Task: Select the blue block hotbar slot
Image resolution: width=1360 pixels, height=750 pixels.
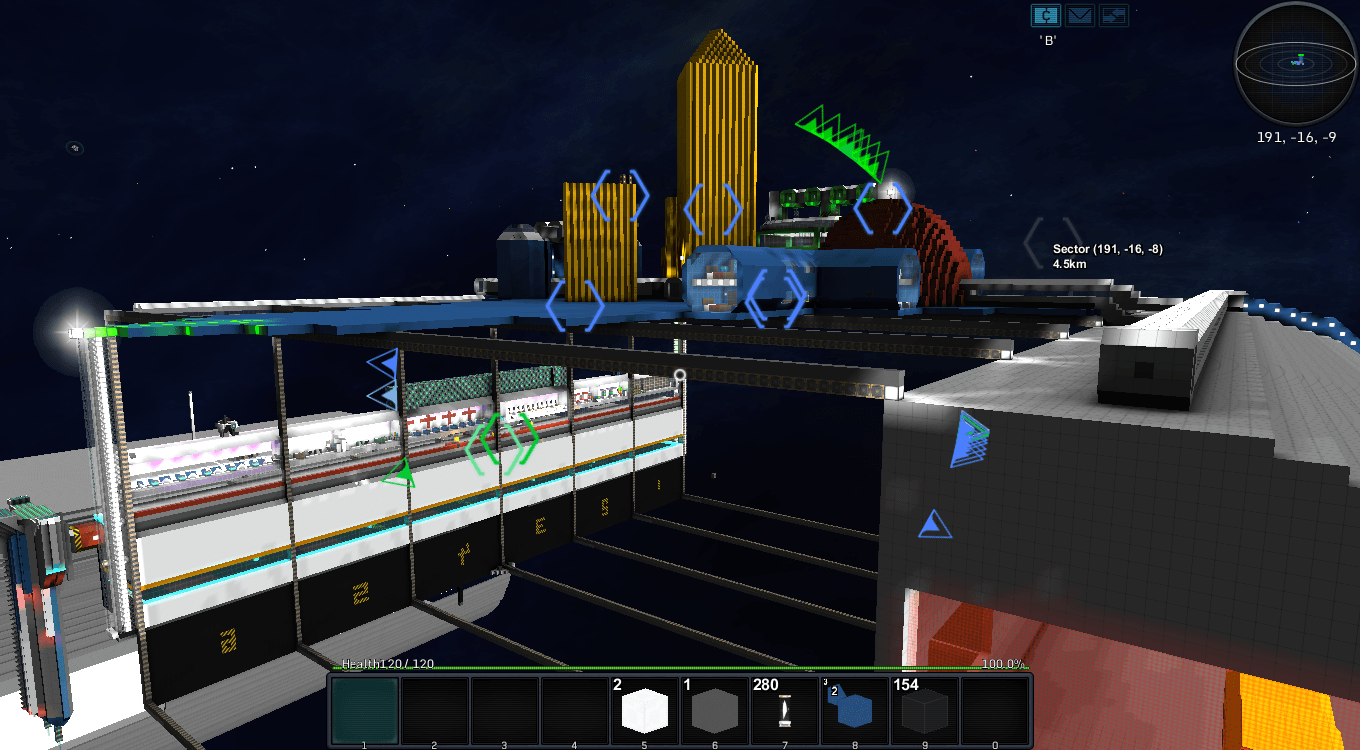Action: click(x=855, y=710)
